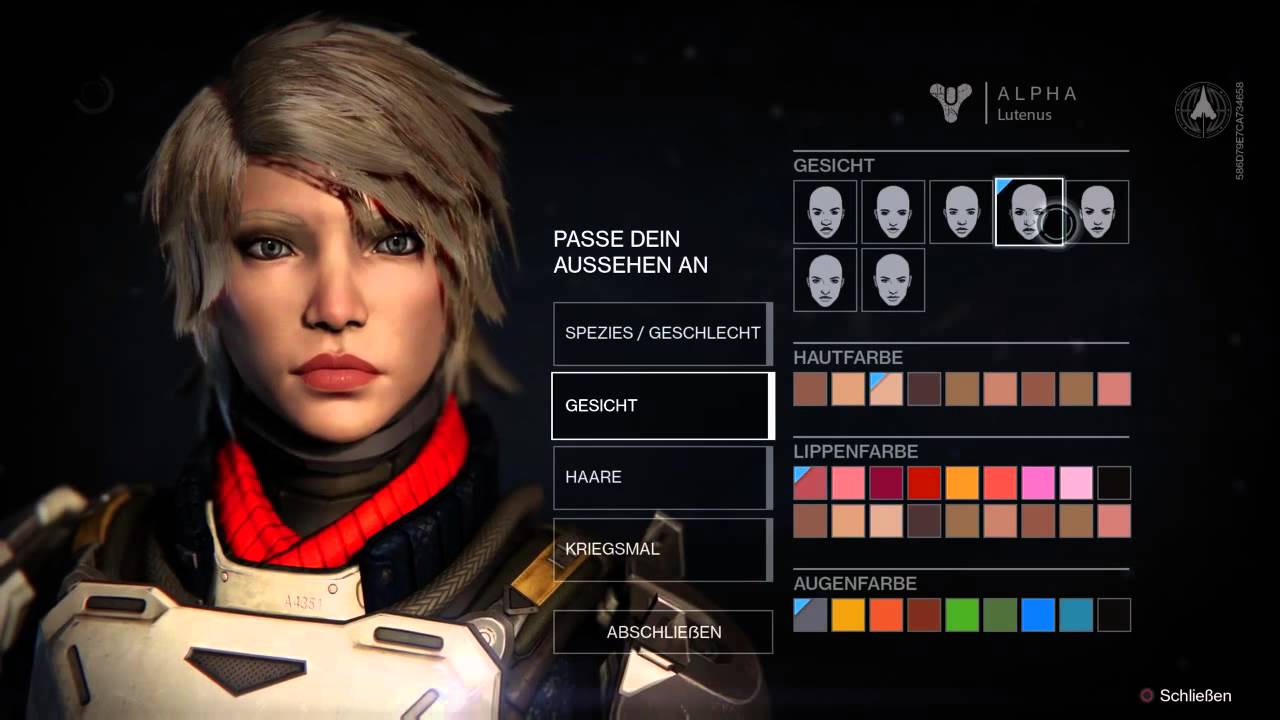Pick the orange lip color swatch
Image resolution: width=1280 pixels, height=720 pixels.
962,483
